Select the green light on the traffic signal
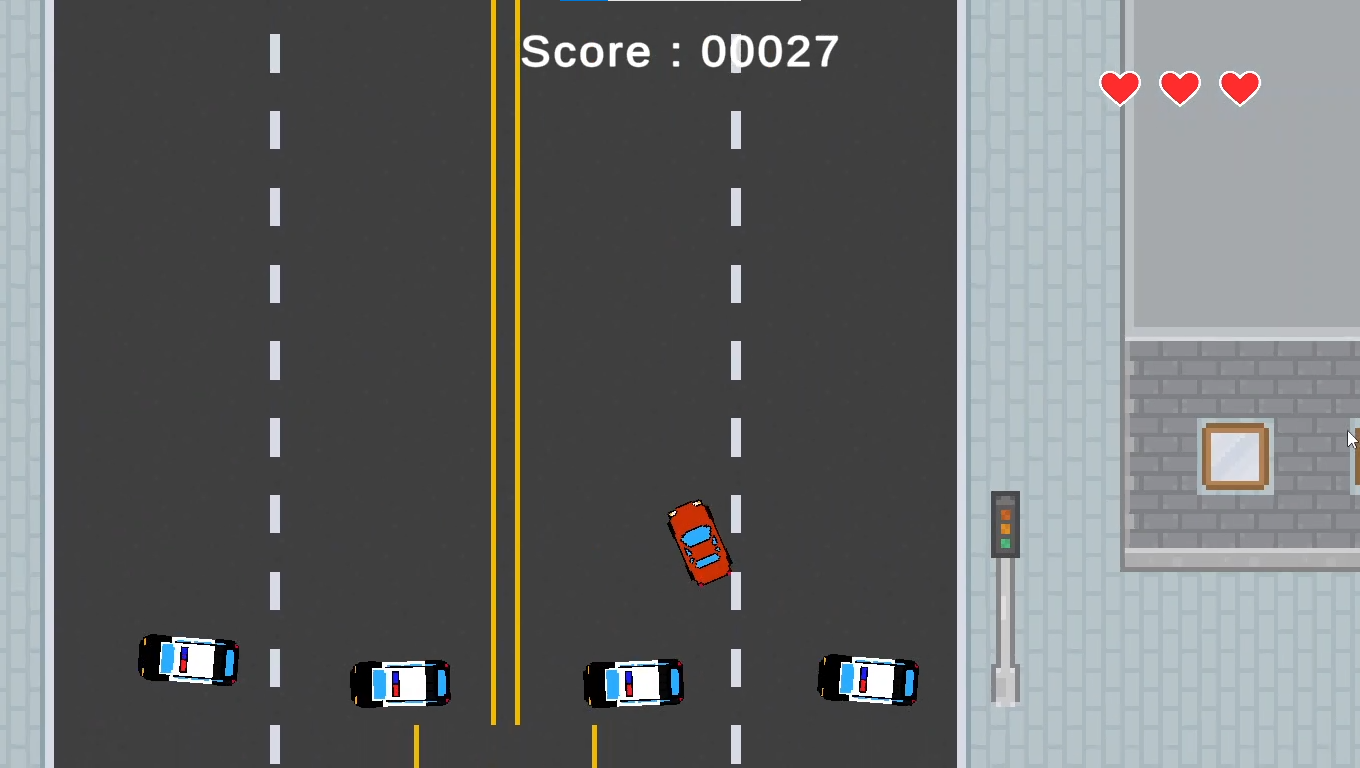The height and width of the screenshot is (768, 1360). pyautogui.click(x=1005, y=543)
